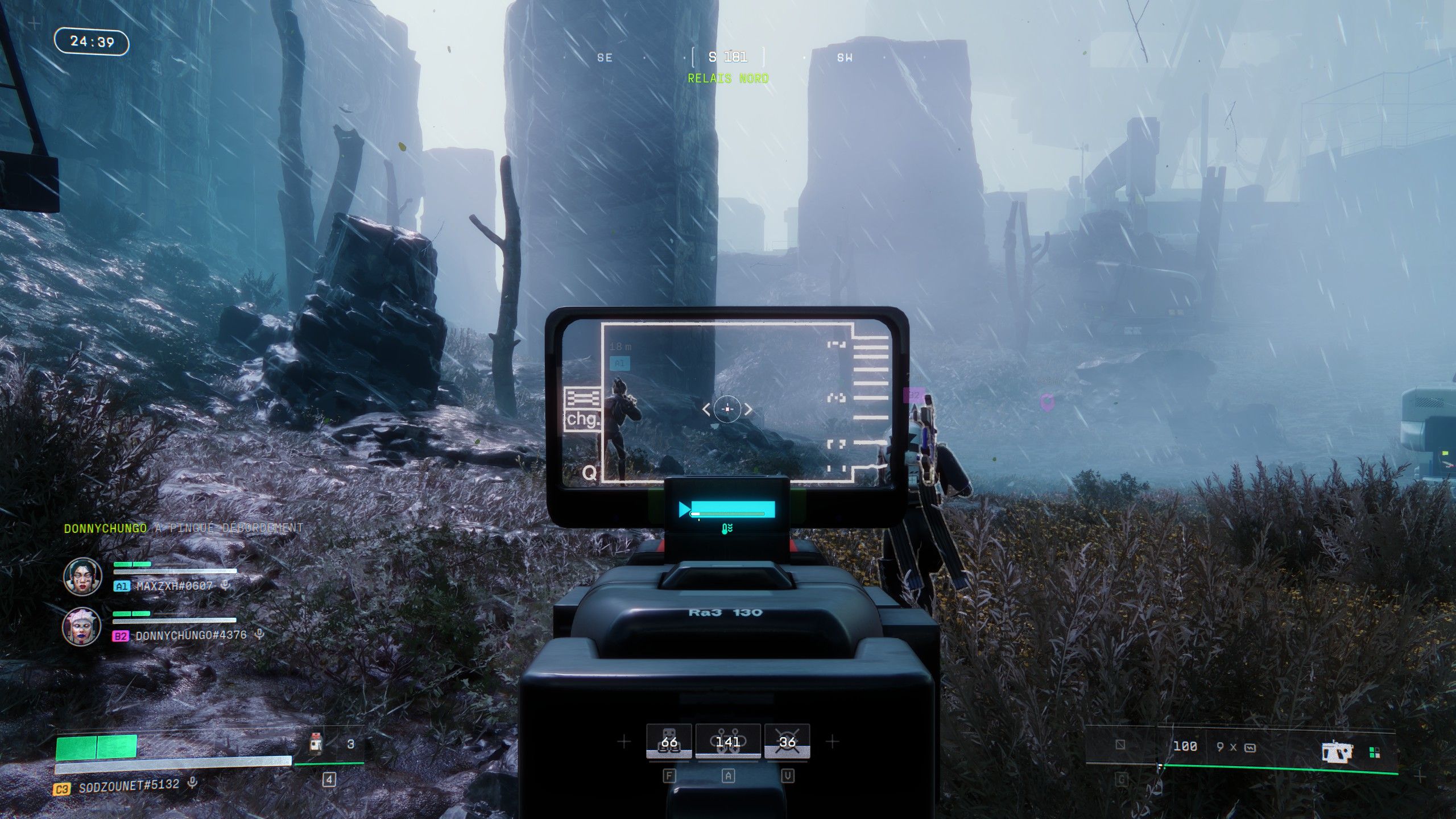Select the A1 teammate marker in scope
1456x819 pixels.
tap(619, 363)
